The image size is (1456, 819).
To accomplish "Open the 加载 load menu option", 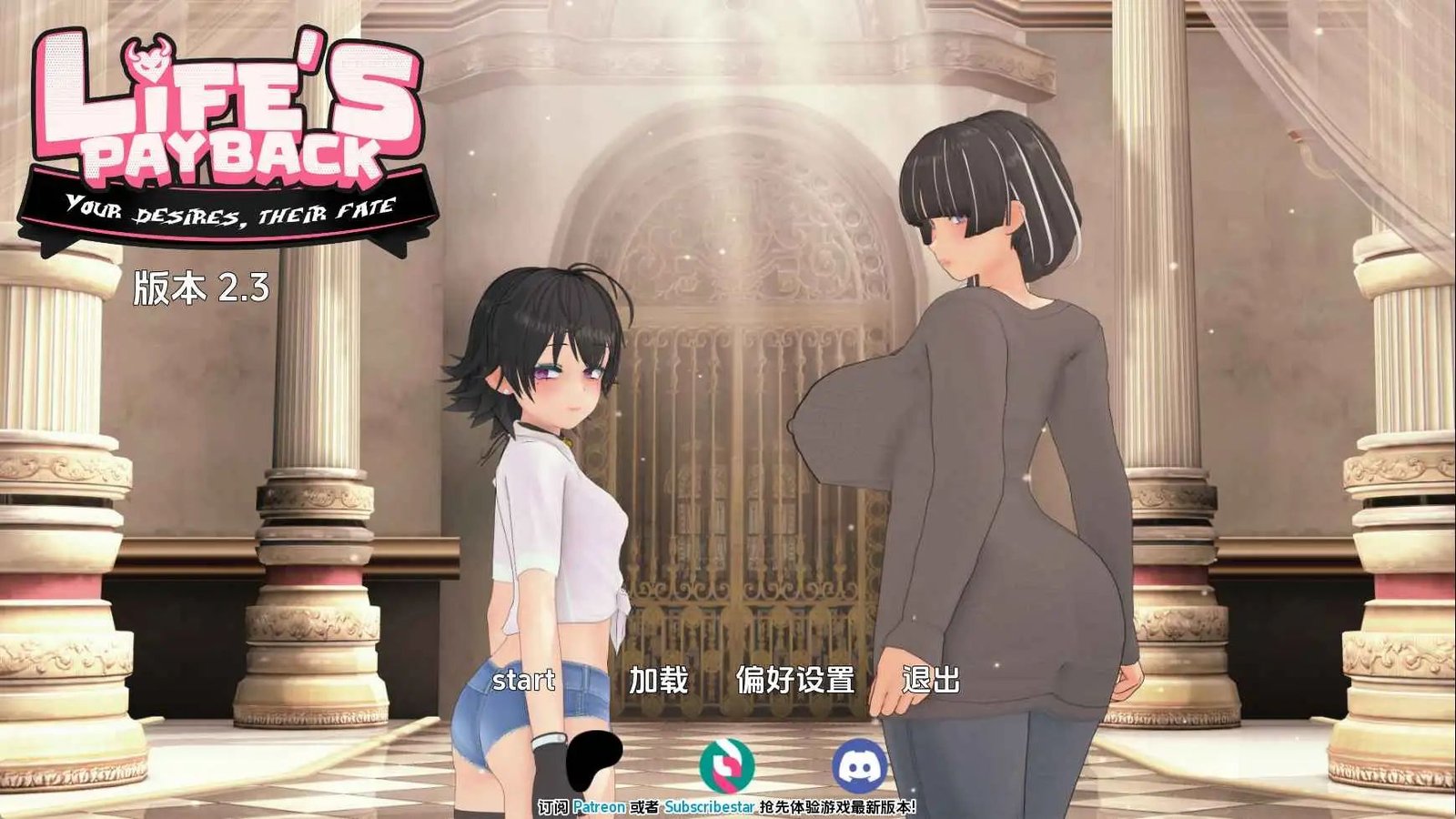I will point(658,679).
